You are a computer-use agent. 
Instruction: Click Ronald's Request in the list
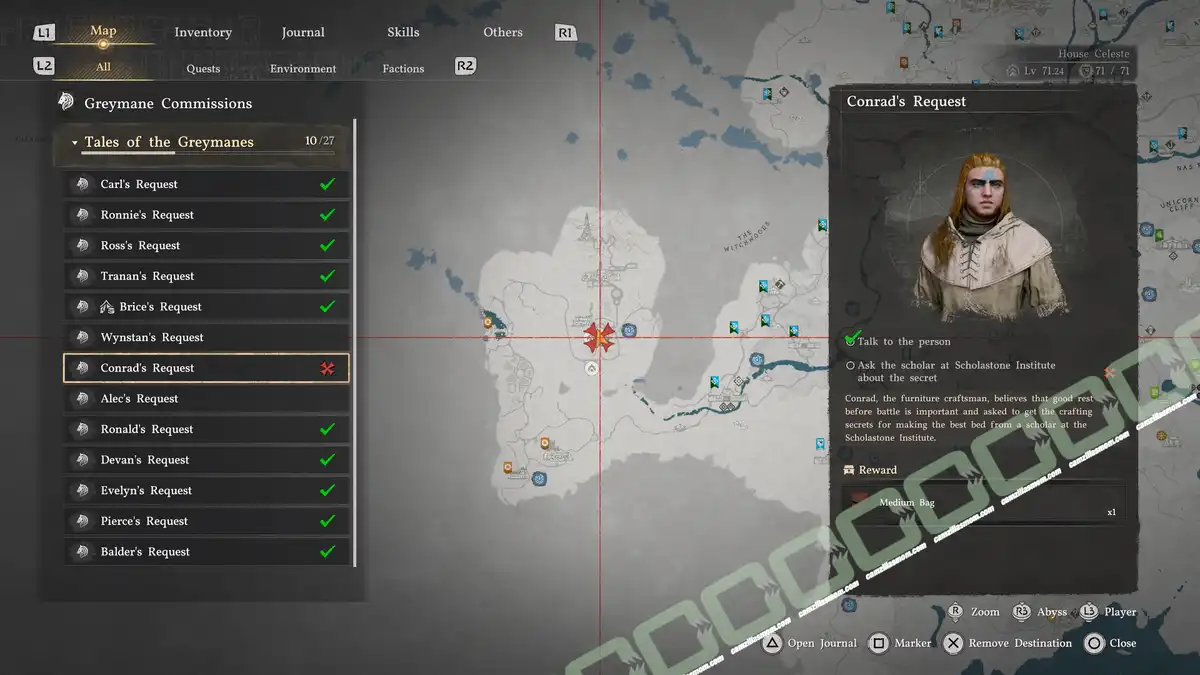[206, 429]
